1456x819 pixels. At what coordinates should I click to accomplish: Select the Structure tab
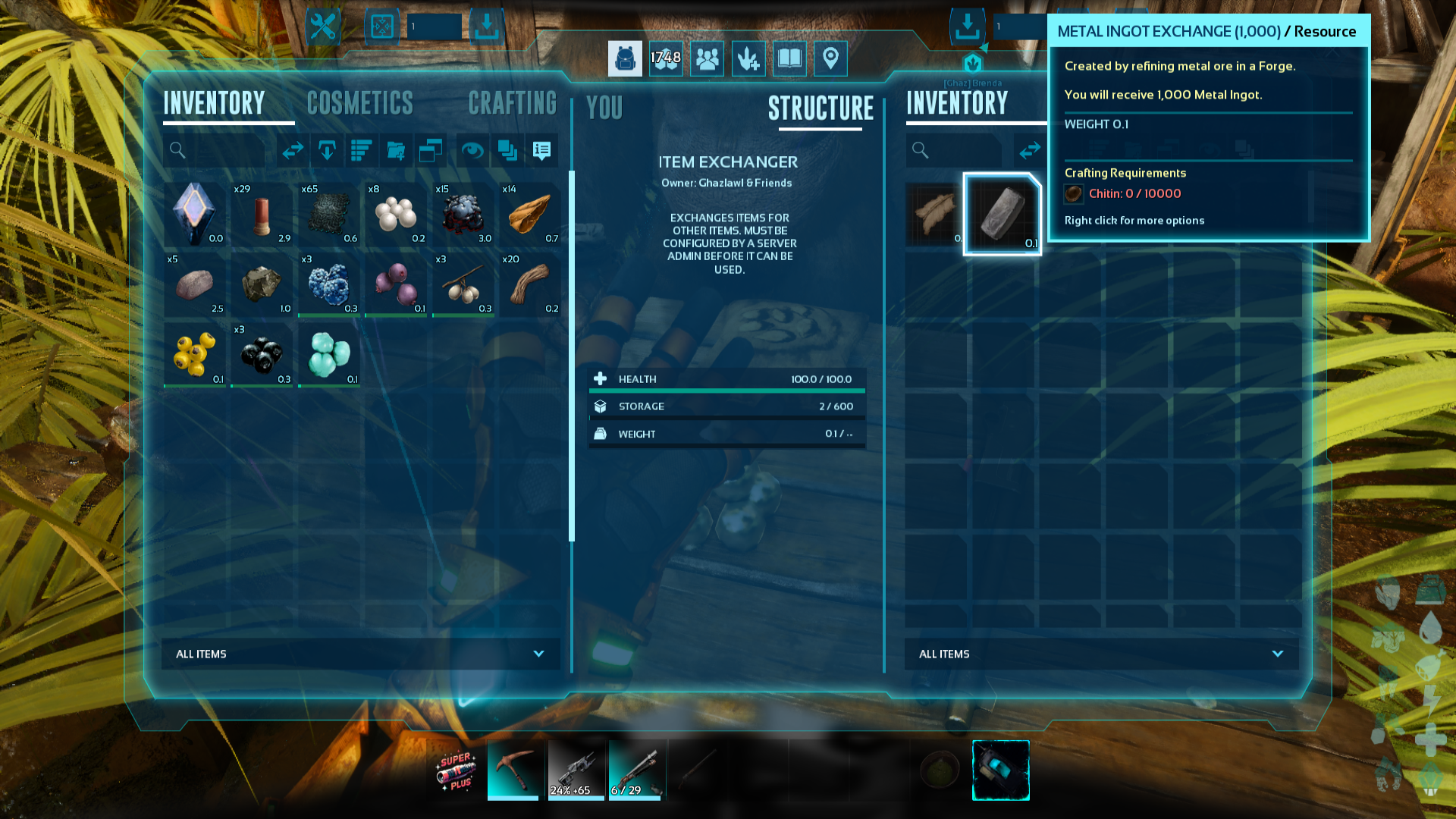(821, 108)
